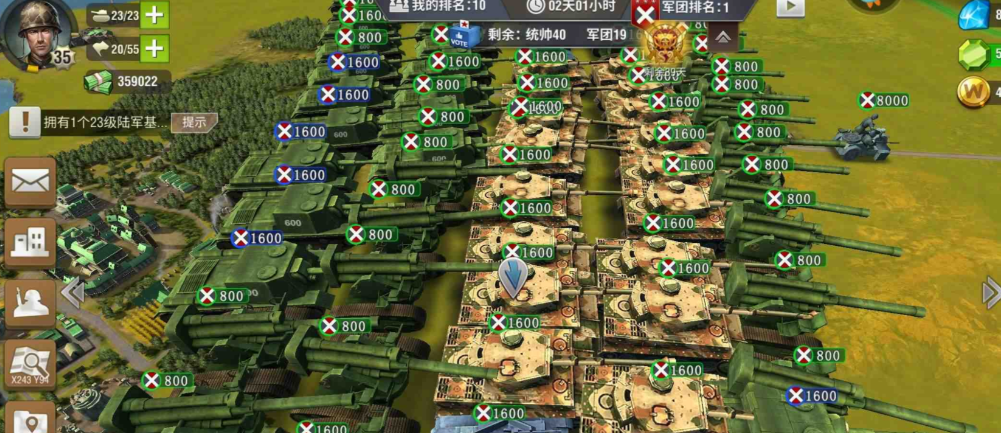The image size is (1001, 433).
Task: Collapse the ranking panel with up arrow
Action: click(x=723, y=39)
